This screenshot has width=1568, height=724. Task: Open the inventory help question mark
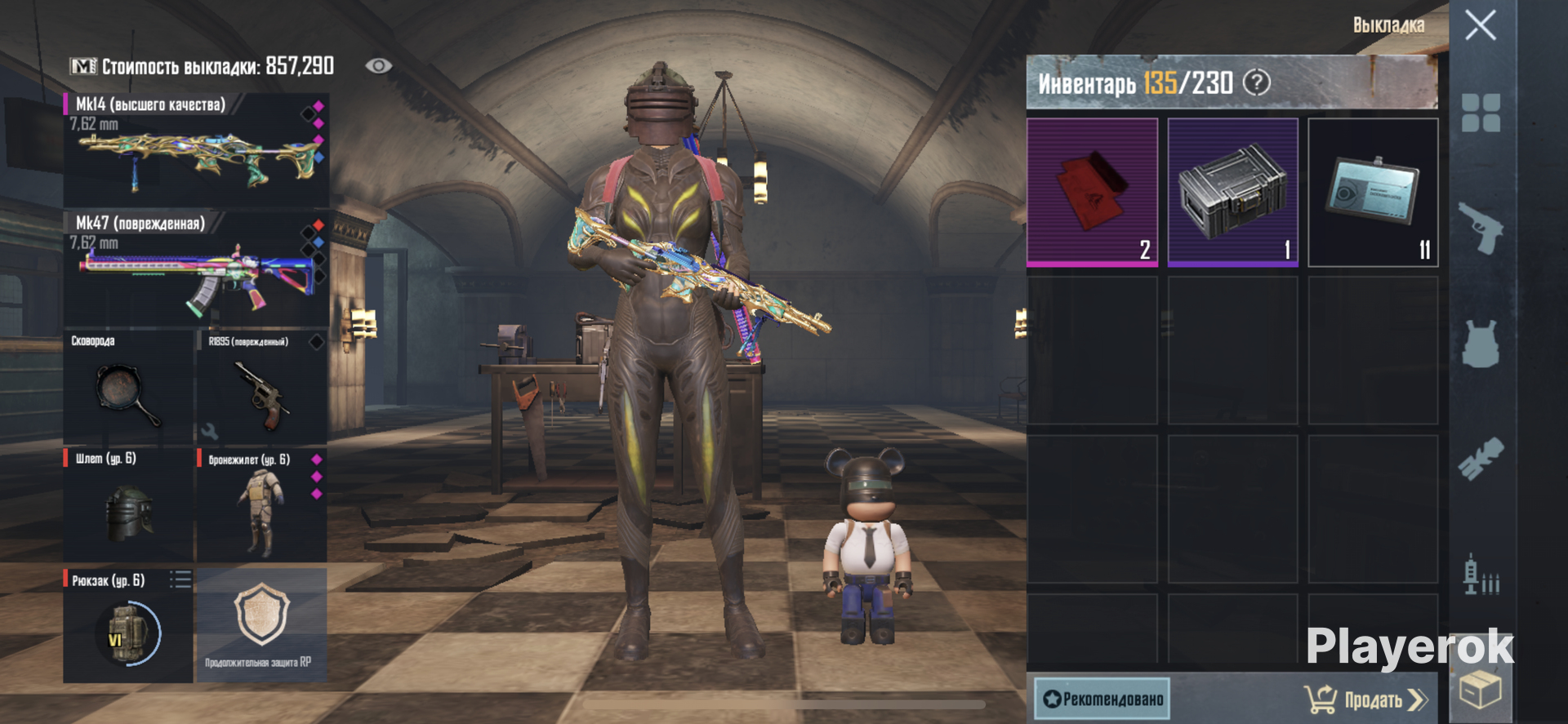(x=1256, y=82)
